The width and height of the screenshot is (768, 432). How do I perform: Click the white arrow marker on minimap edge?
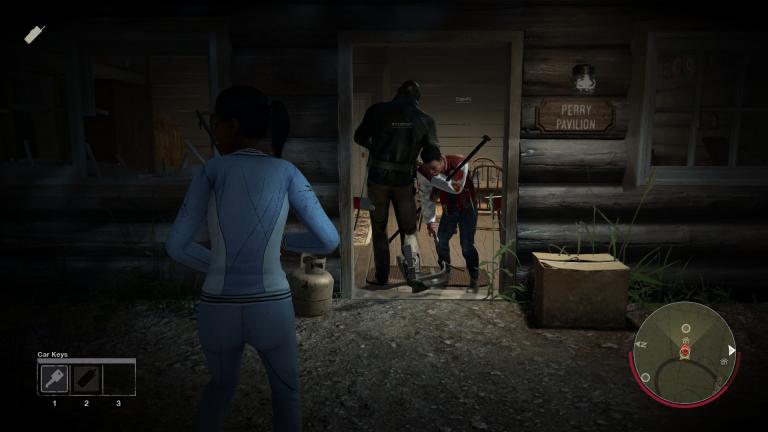[x=732, y=350]
